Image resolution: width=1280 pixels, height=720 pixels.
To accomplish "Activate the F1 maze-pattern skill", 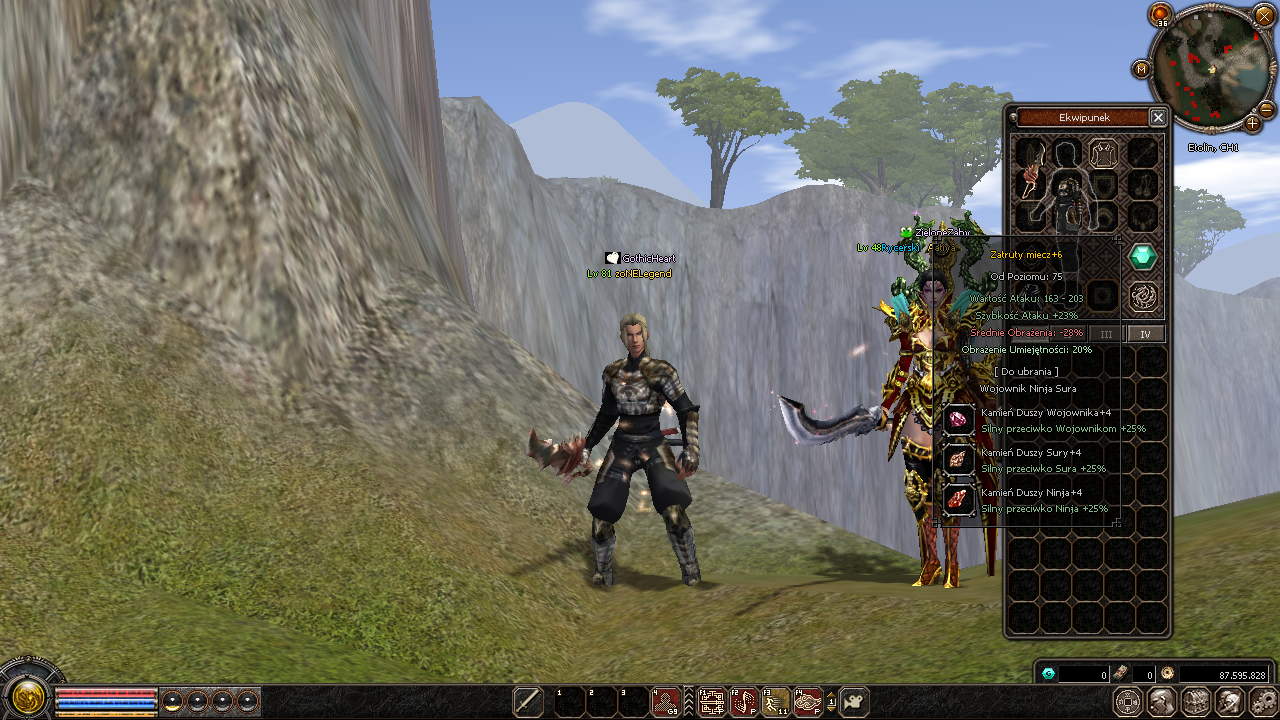I will (712, 703).
